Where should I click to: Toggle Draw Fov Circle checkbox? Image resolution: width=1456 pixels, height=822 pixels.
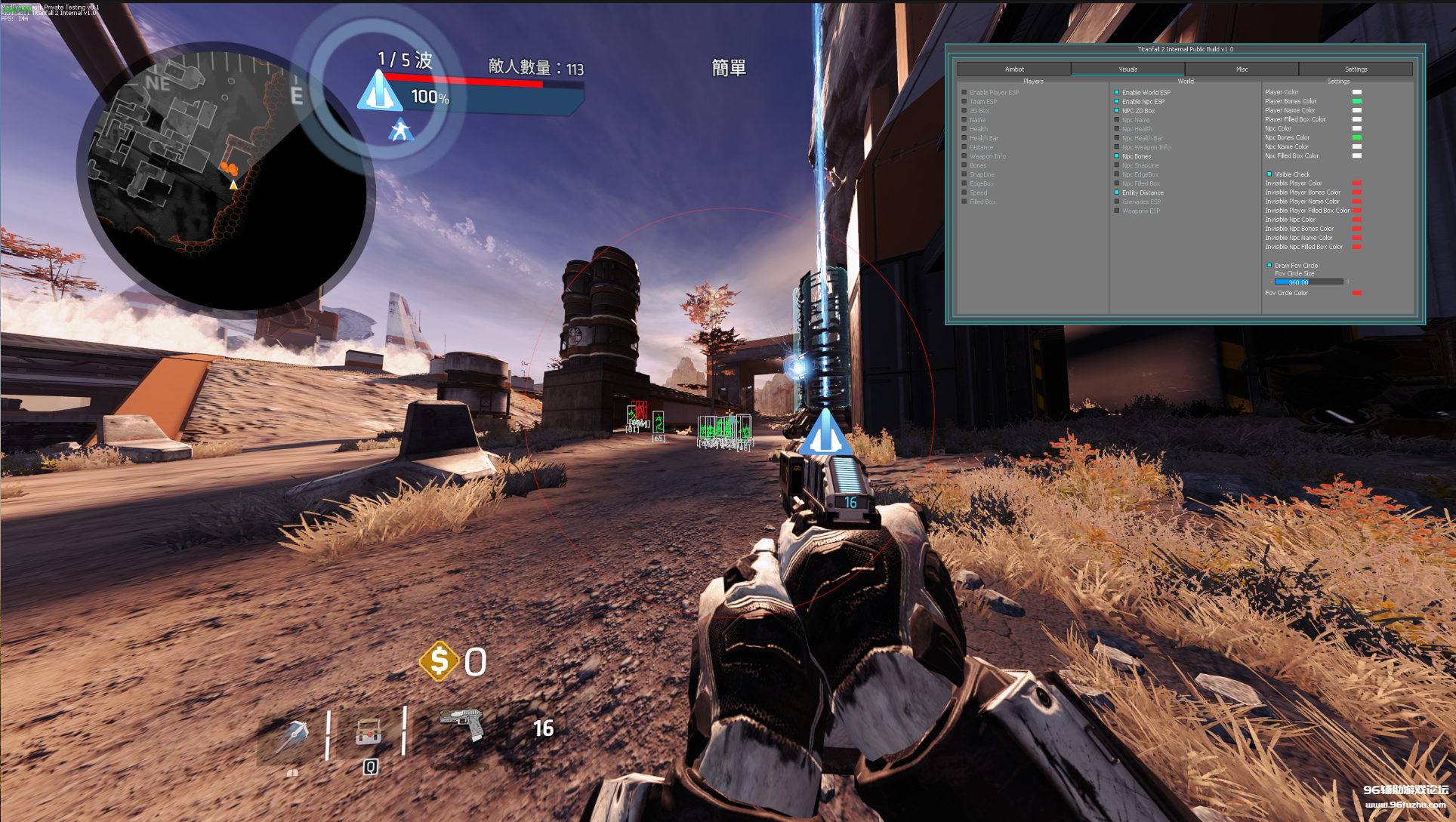[x=1269, y=266]
